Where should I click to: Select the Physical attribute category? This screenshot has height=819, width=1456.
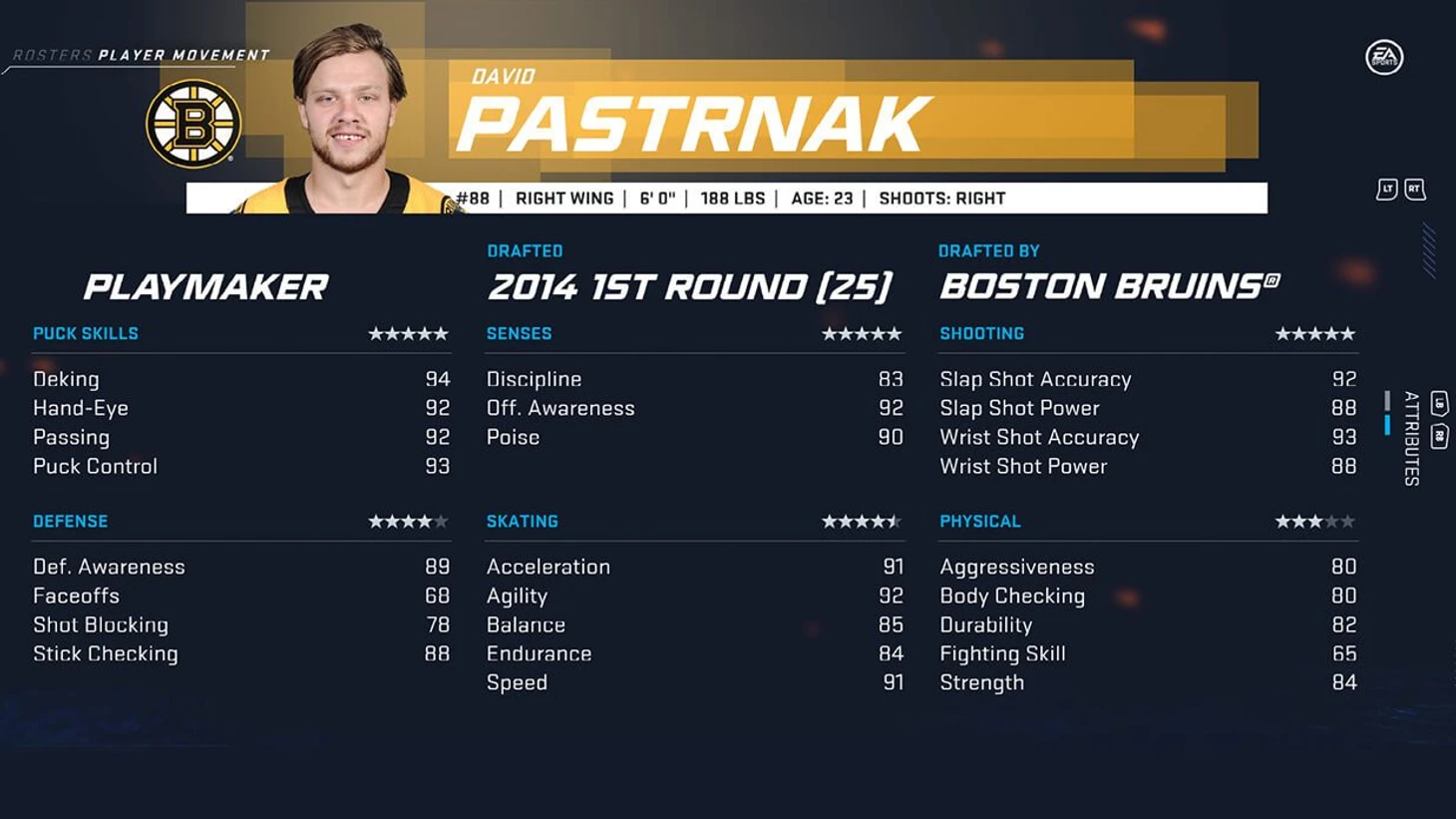click(979, 522)
